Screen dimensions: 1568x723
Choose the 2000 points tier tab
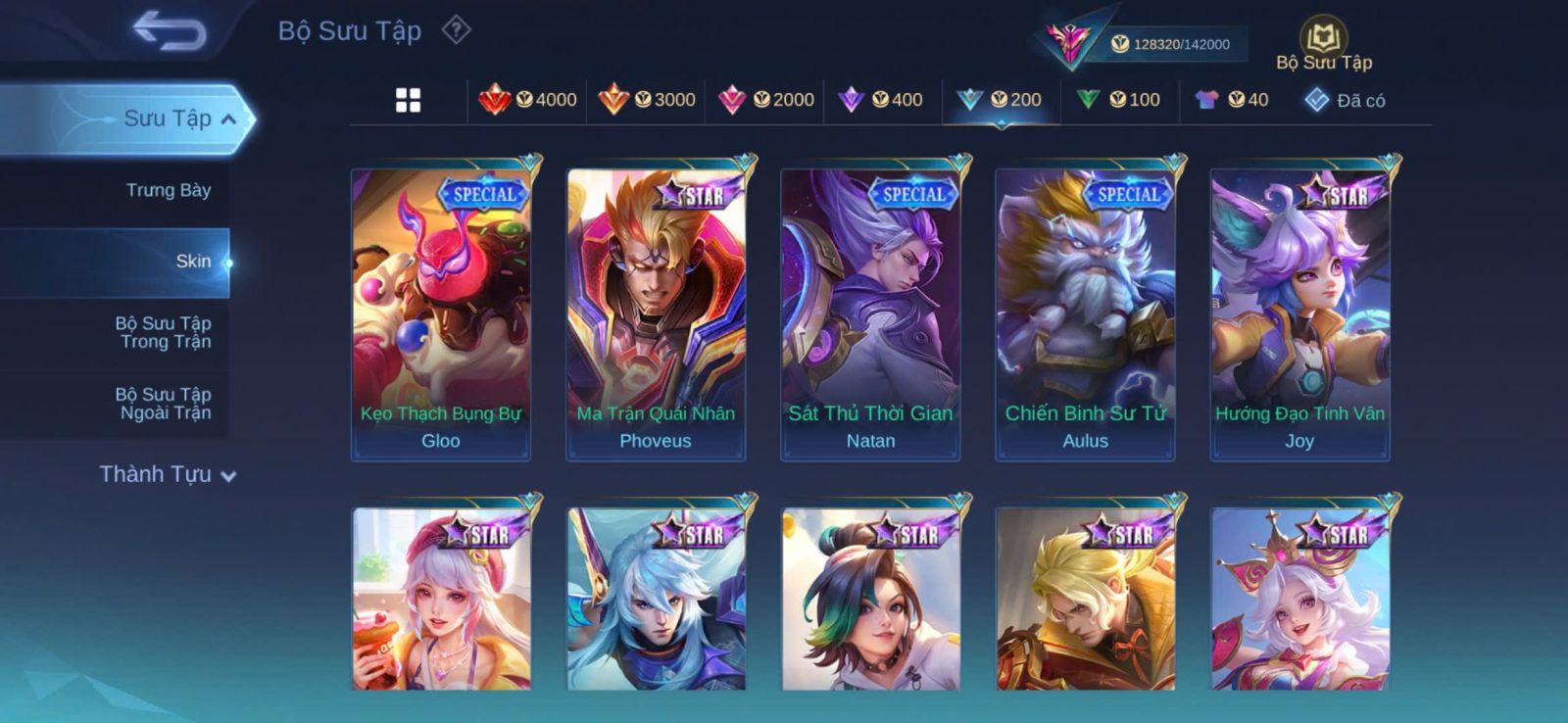click(x=766, y=100)
